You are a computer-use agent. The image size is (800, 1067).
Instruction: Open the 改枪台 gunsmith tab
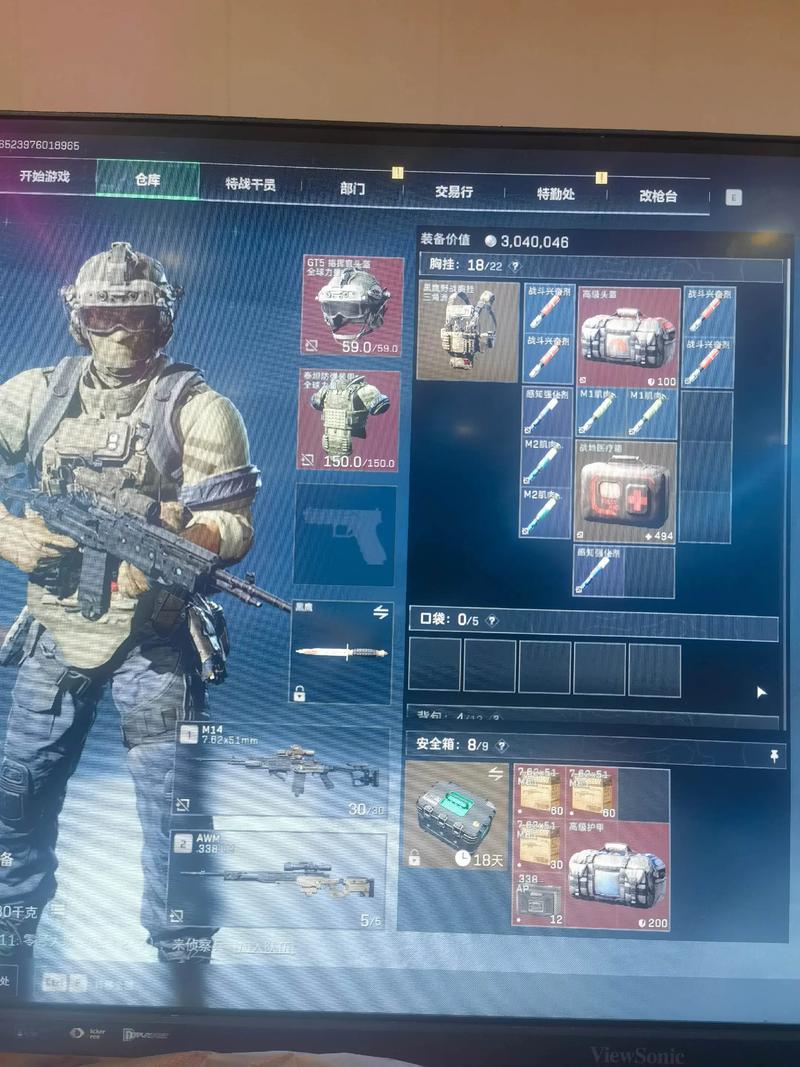(x=659, y=196)
